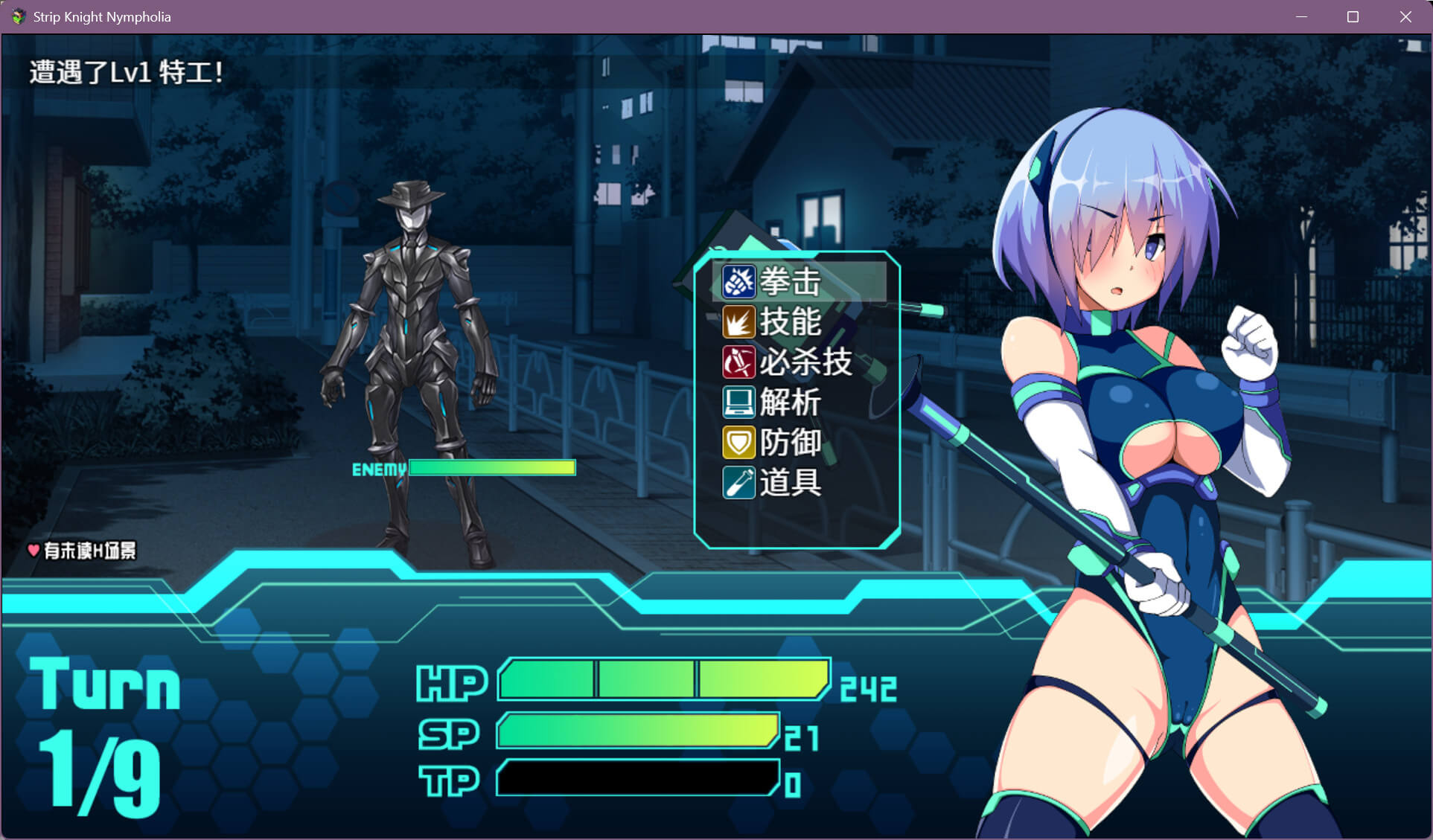1433x840 pixels.
Task: Select the 防御 defend command
Action: (789, 443)
